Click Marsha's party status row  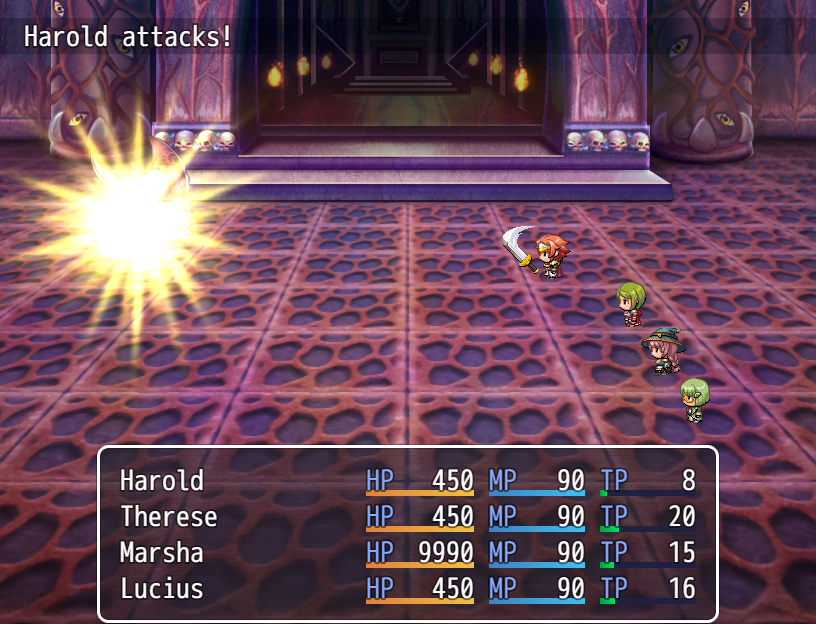(x=407, y=553)
